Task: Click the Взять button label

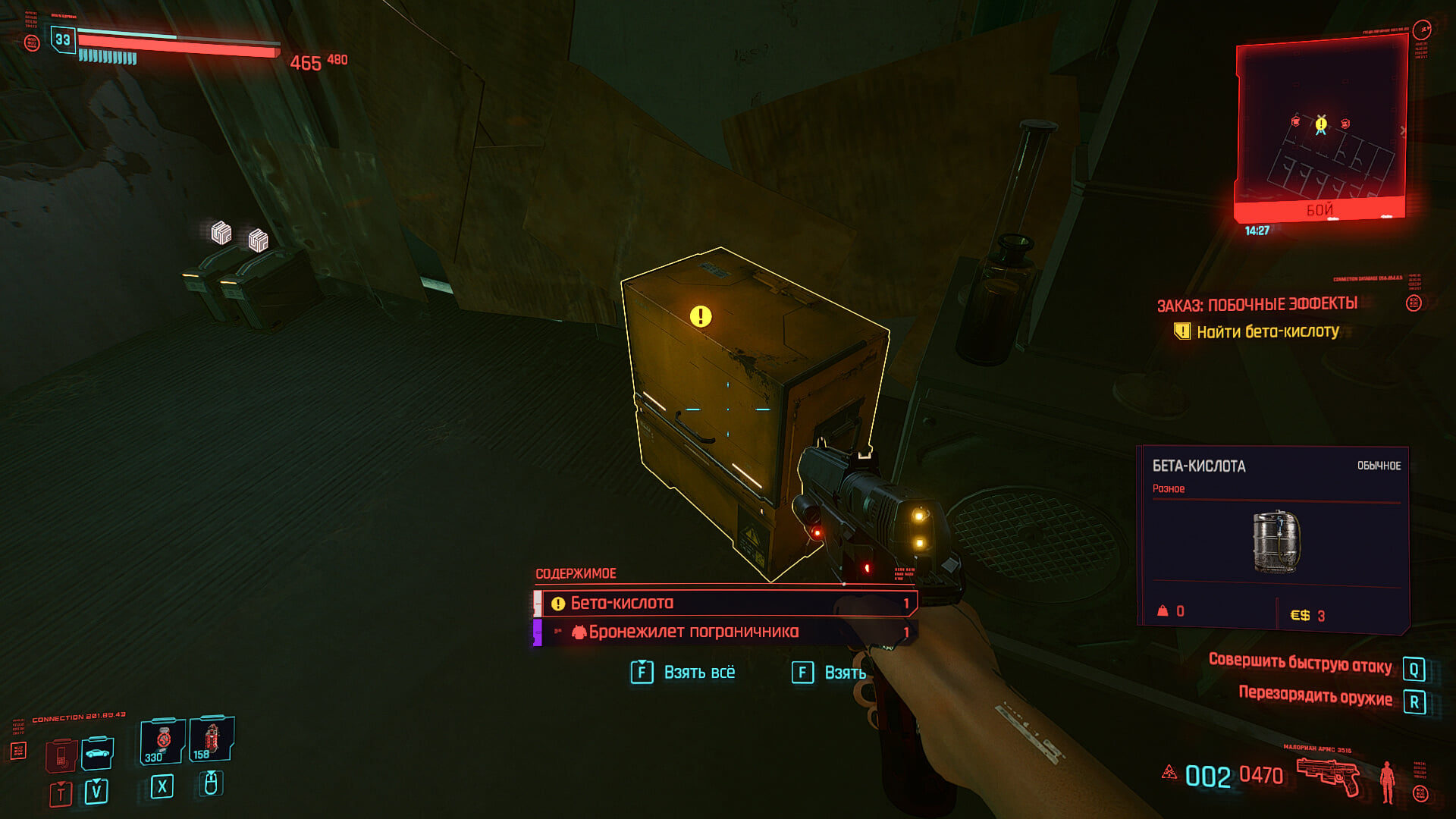Action: tap(844, 673)
